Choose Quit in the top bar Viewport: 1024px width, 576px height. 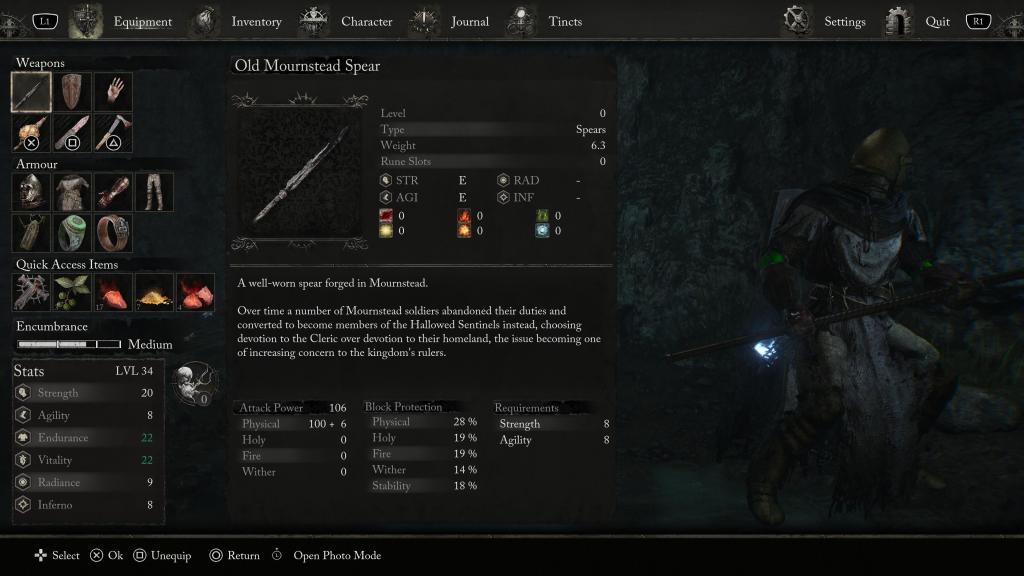click(937, 21)
